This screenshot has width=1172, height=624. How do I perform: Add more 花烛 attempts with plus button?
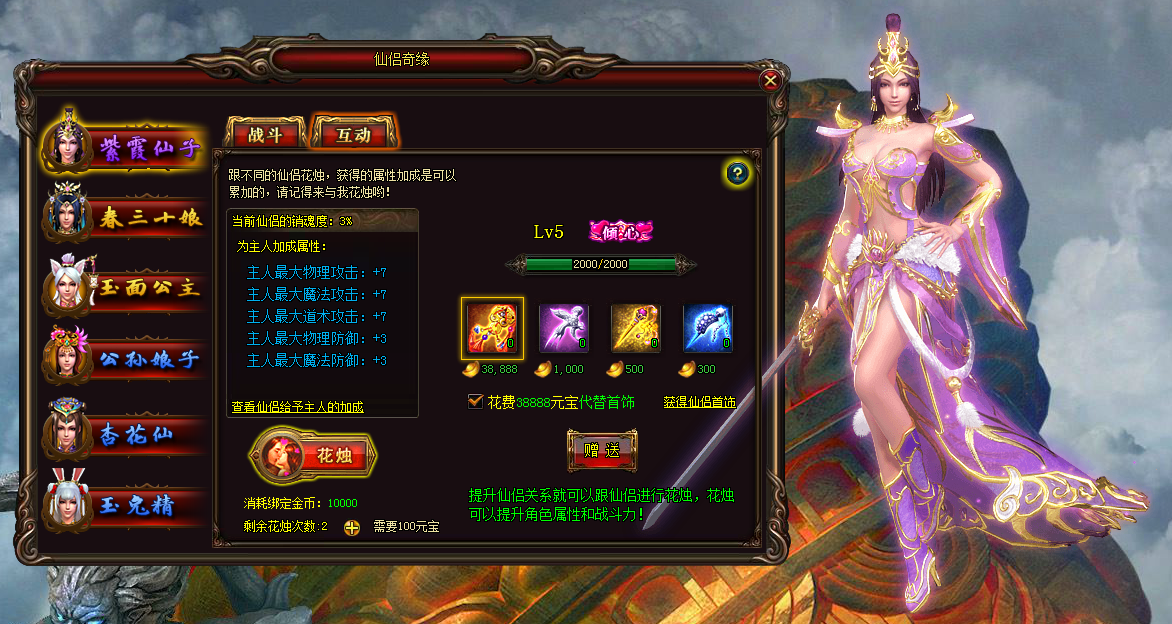click(x=351, y=527)
